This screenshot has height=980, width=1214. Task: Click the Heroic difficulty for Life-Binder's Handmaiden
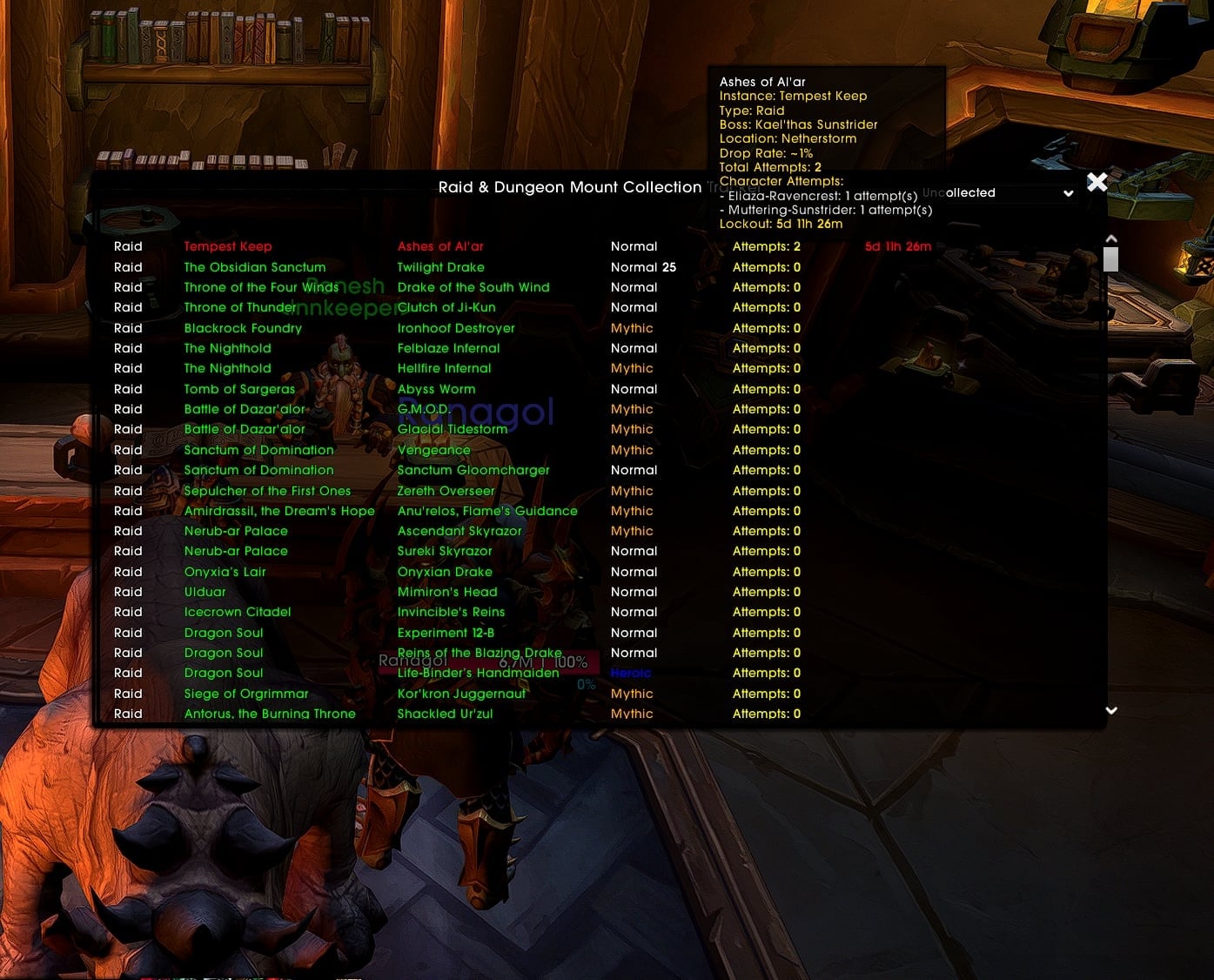coord(630,672)
